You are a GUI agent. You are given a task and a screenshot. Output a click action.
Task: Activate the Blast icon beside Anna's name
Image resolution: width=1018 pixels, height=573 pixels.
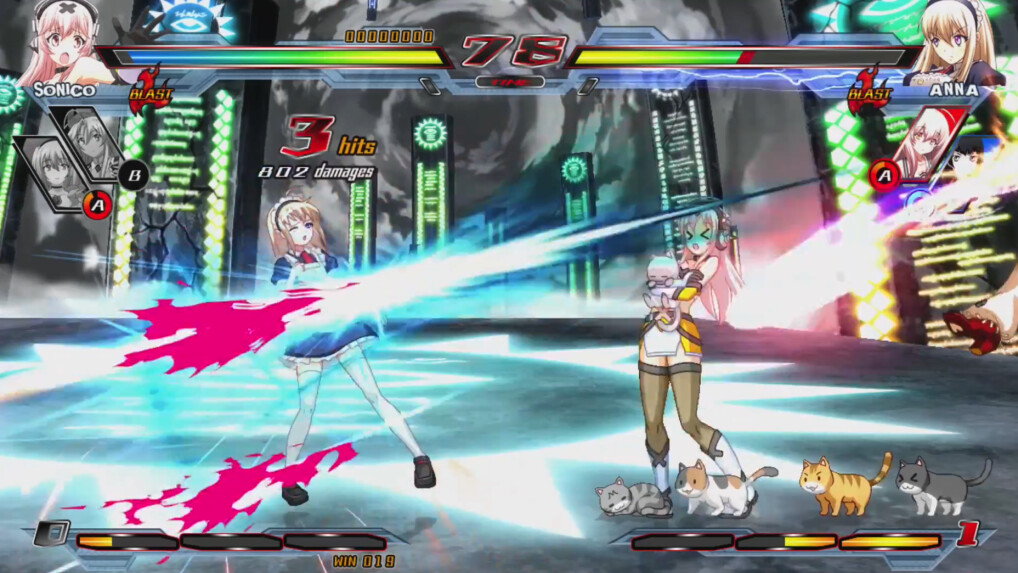[868, 90]
